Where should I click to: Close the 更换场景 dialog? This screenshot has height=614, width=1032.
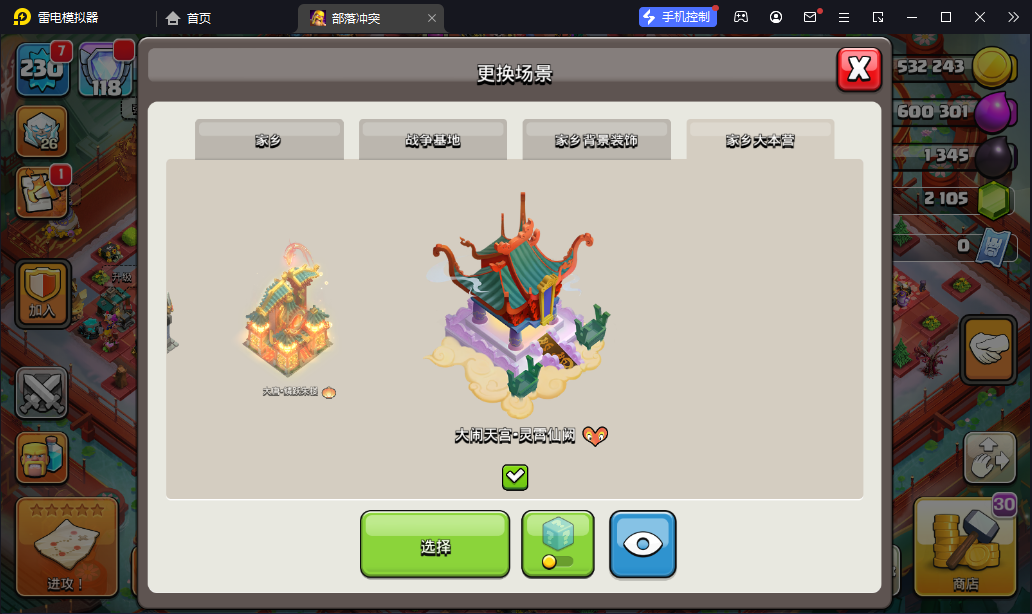click(x=858, y=69)
